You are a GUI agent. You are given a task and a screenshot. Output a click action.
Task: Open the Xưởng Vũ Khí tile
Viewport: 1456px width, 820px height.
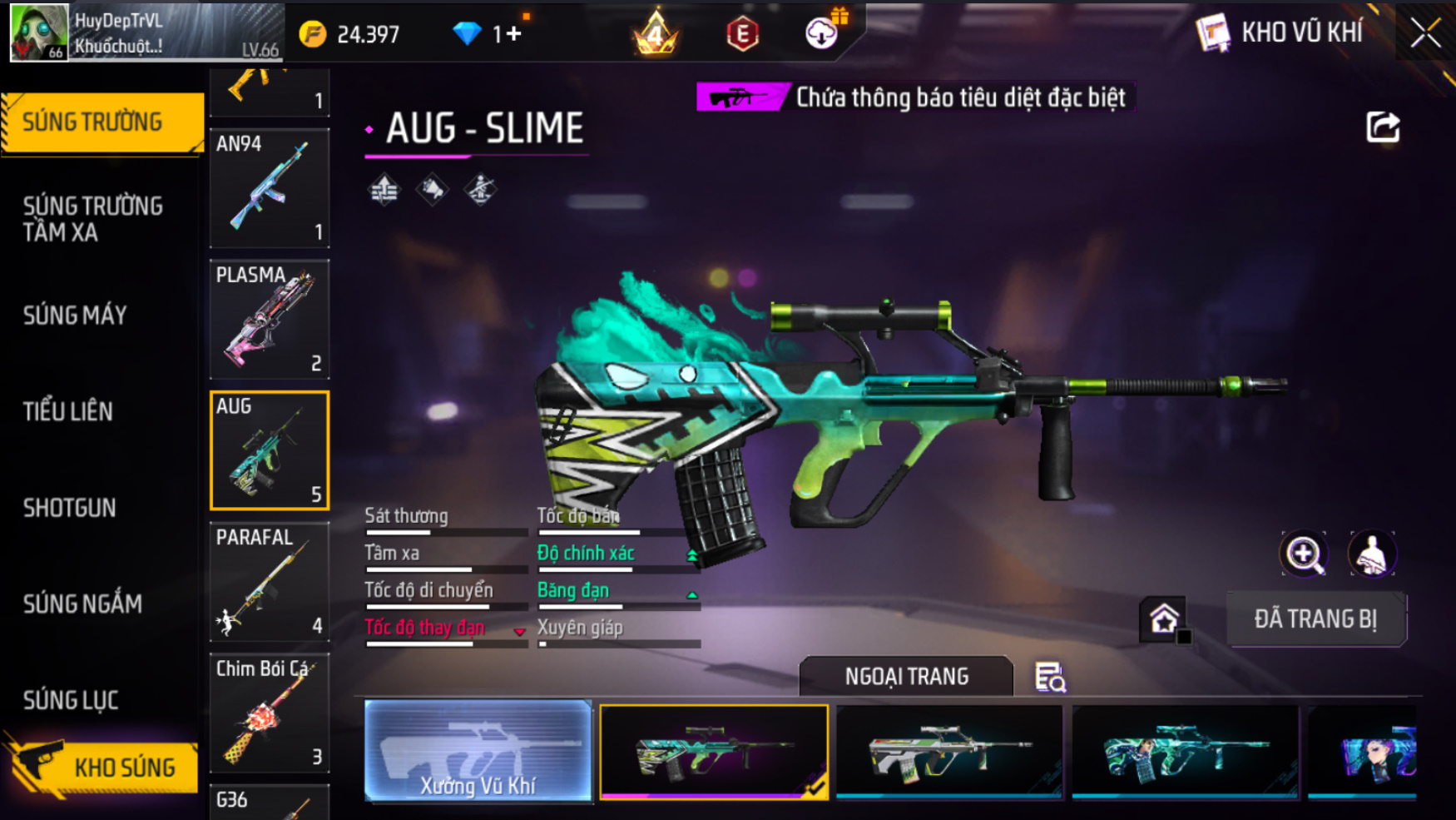pos(478,751)
